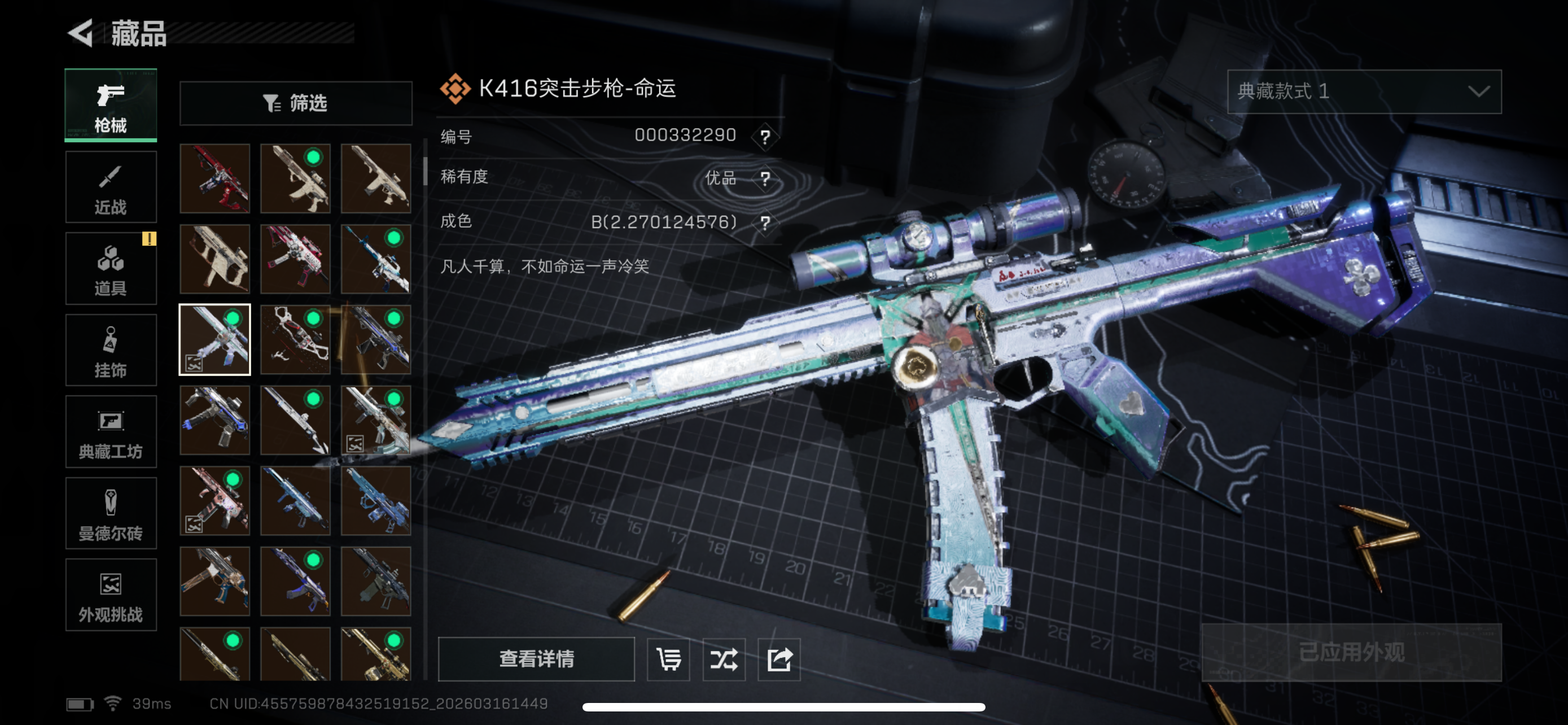The image size is (1568, 725).
Task: Show help for the 编号 serial number
Action: [x=765, y=136]
